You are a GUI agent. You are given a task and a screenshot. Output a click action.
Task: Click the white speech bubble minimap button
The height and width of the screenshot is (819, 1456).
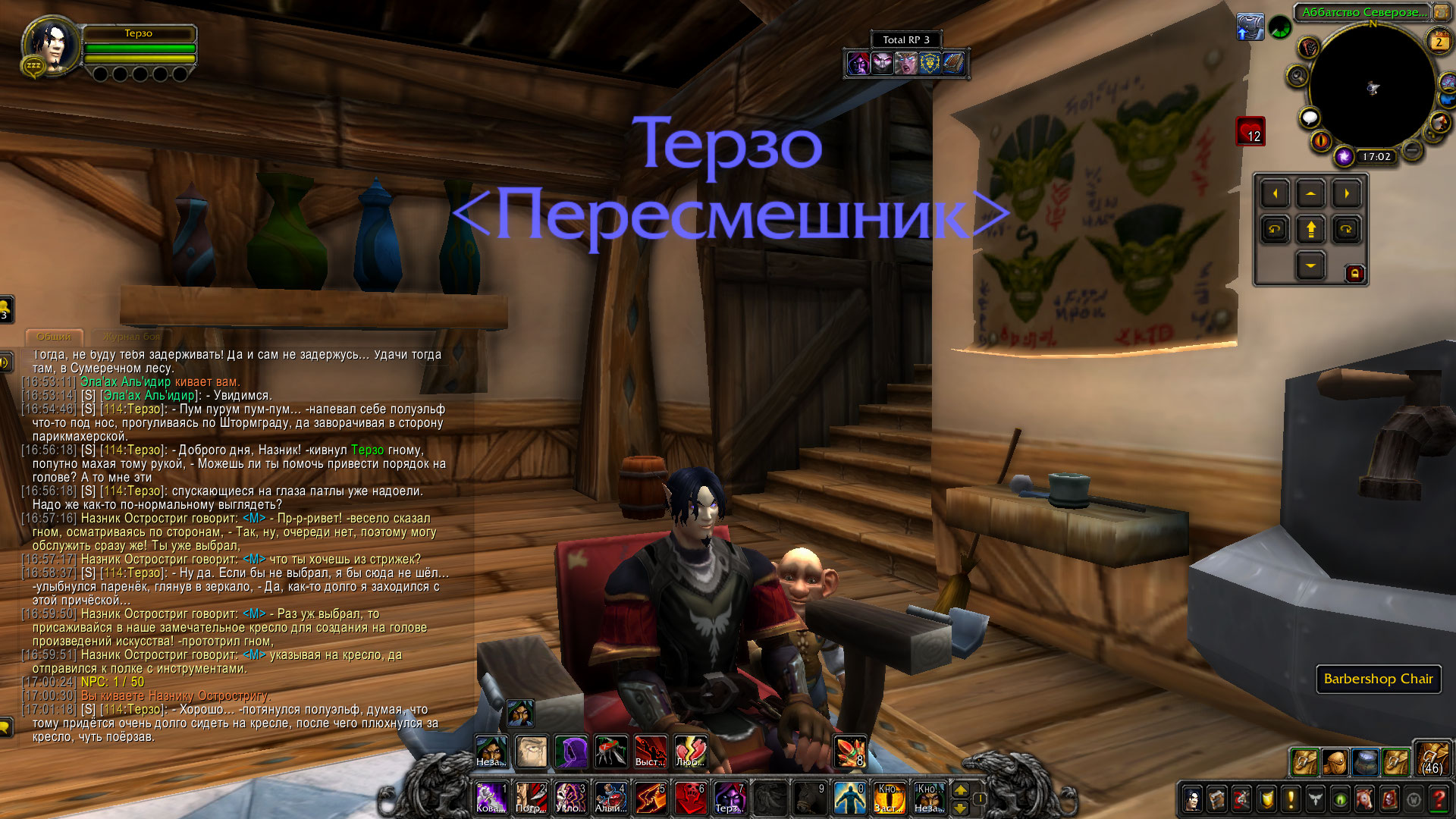(1310, 118)
